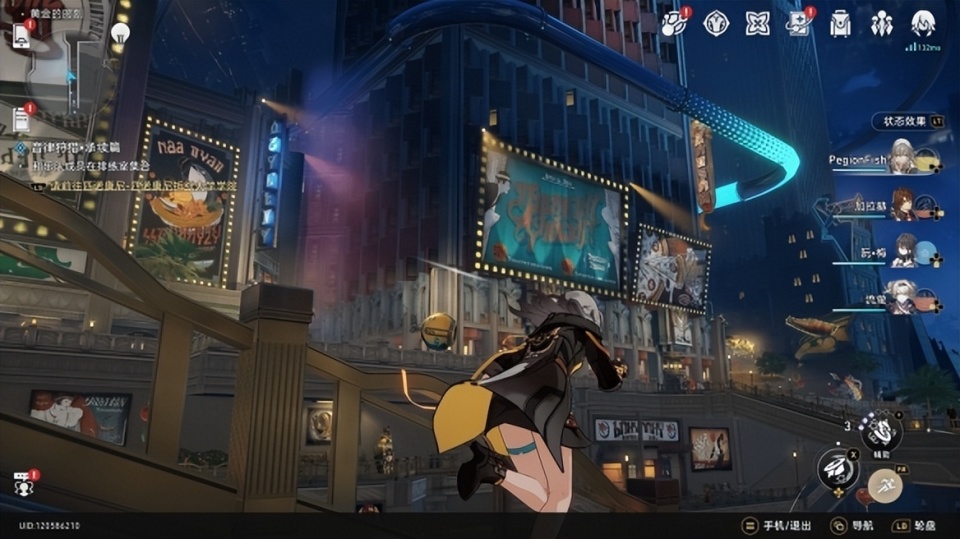Switch to the third party member portrait
The width and height of the screenshot is (960, 539).
point(905,250)
